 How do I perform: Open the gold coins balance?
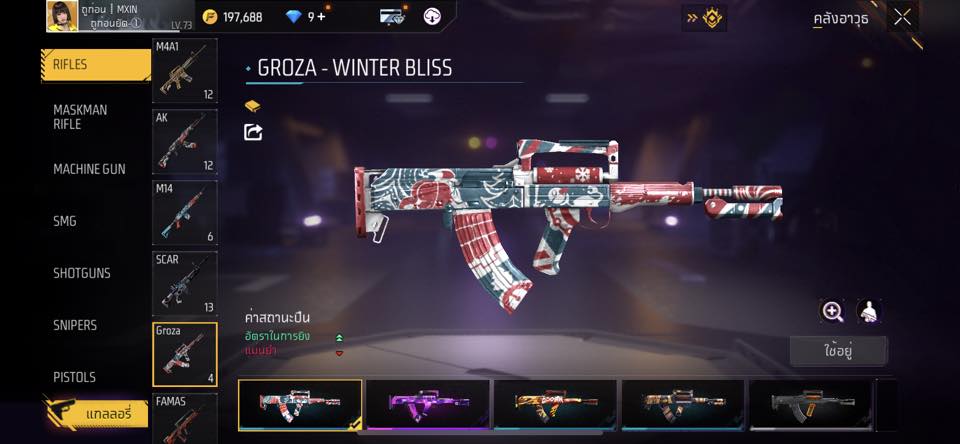coord(232,17)
